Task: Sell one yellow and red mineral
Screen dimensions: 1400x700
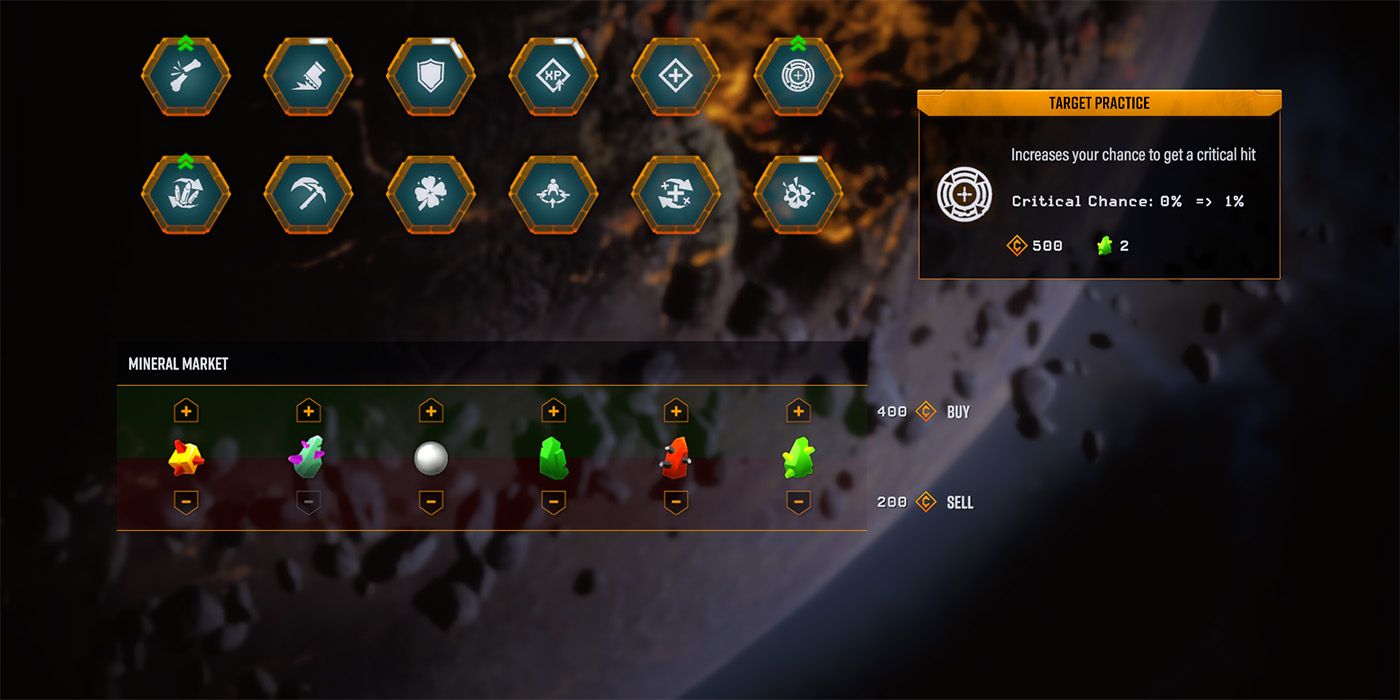Action: click(x=186, y=501)
